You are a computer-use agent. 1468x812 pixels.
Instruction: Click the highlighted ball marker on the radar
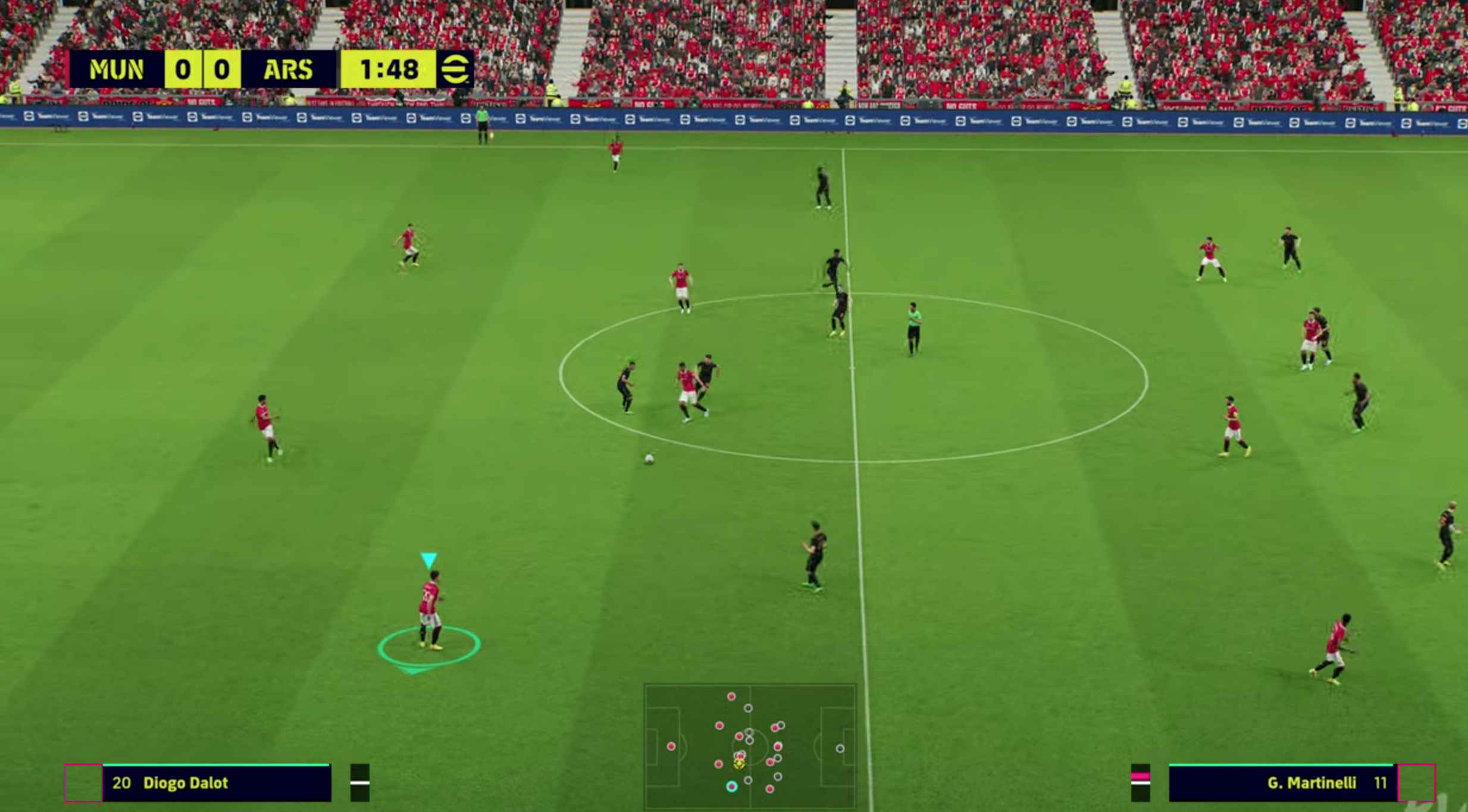[738, 766]
